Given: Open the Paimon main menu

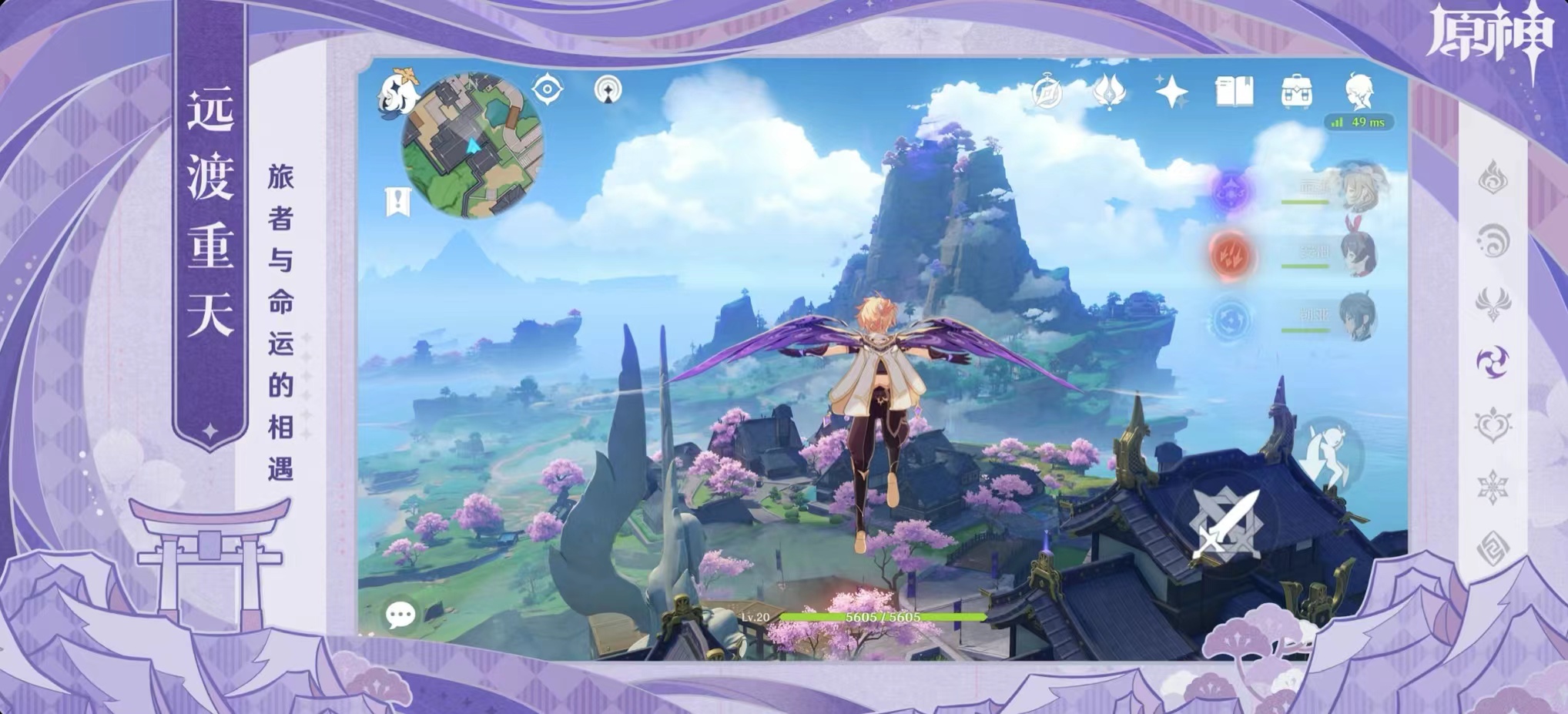Looking at the screenshot, I should (x=398, y=92).
